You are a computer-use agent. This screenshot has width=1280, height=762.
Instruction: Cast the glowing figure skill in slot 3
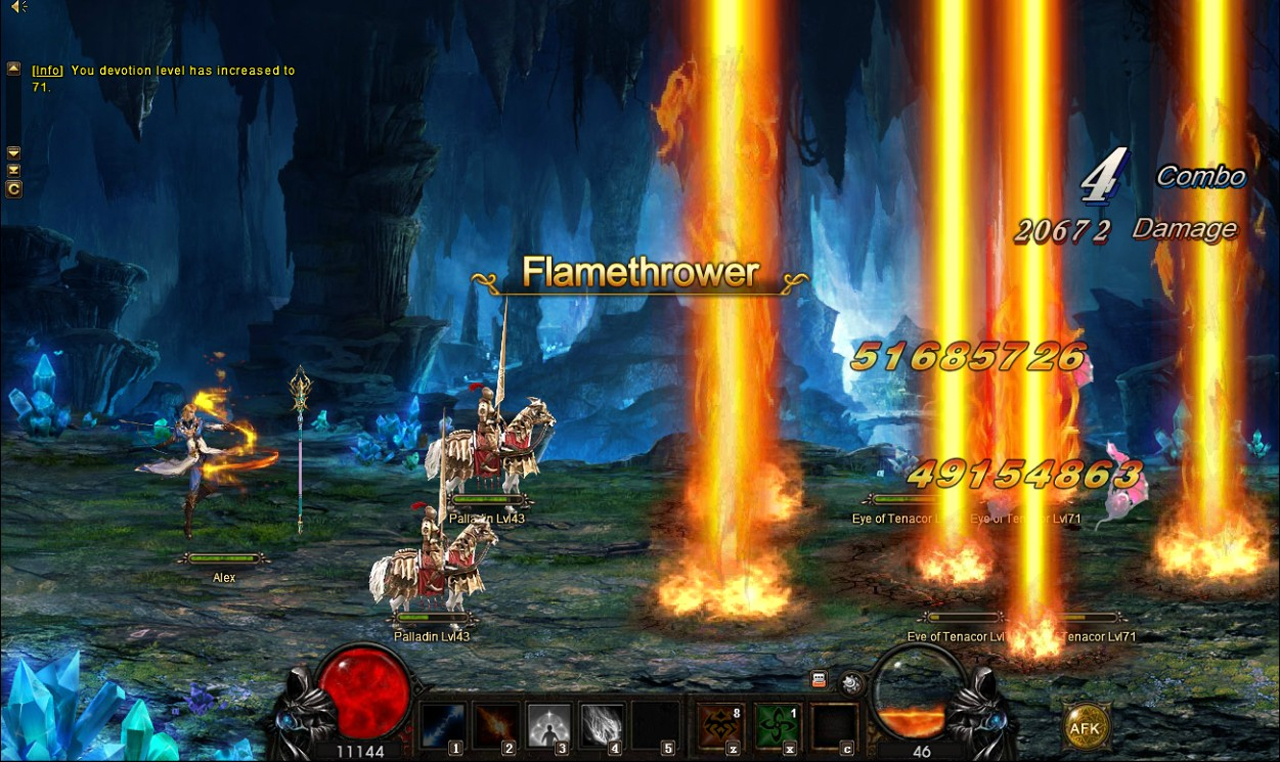pos(548,725)
